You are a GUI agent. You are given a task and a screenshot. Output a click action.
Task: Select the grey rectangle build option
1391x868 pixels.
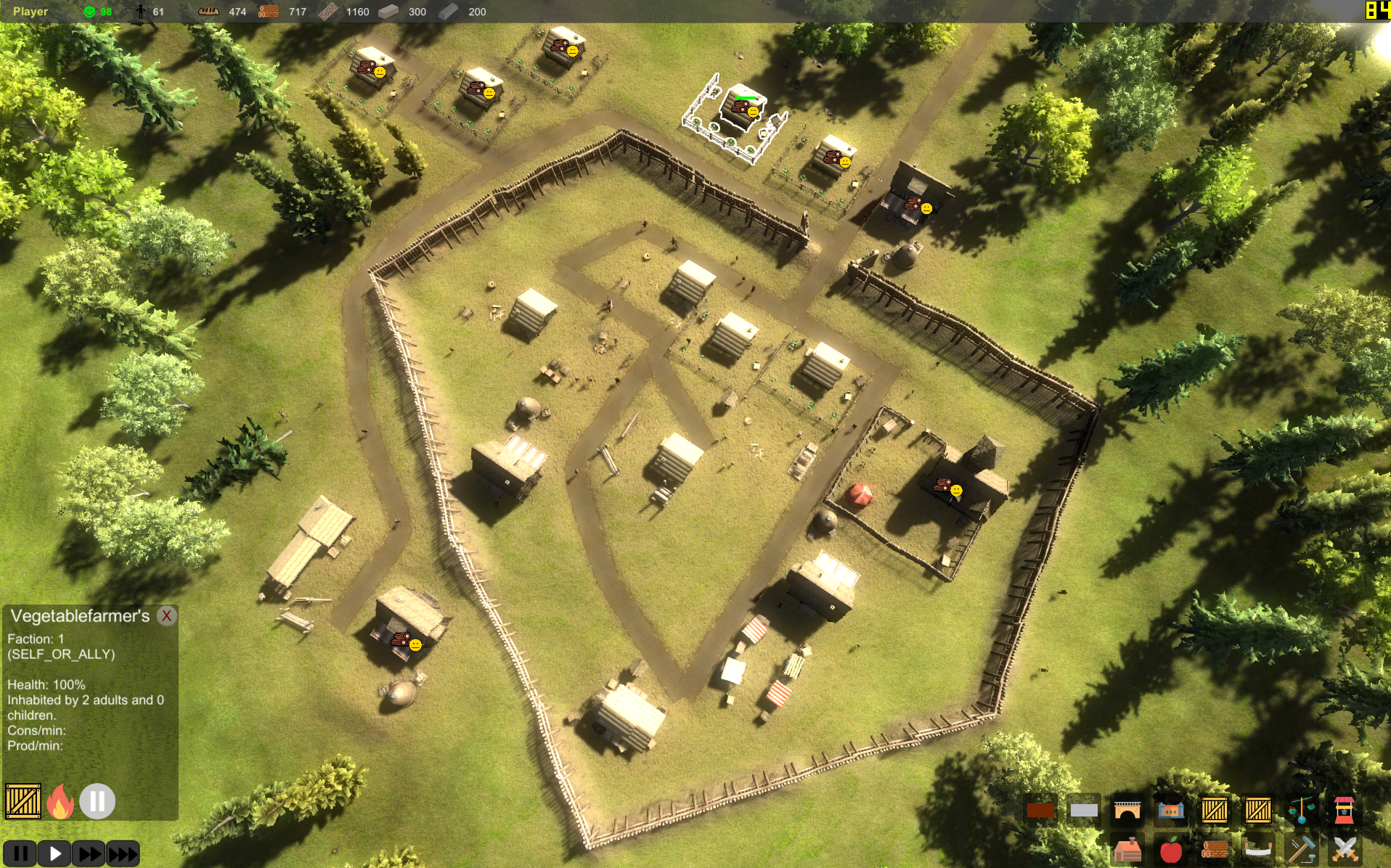coord(1084,810)
